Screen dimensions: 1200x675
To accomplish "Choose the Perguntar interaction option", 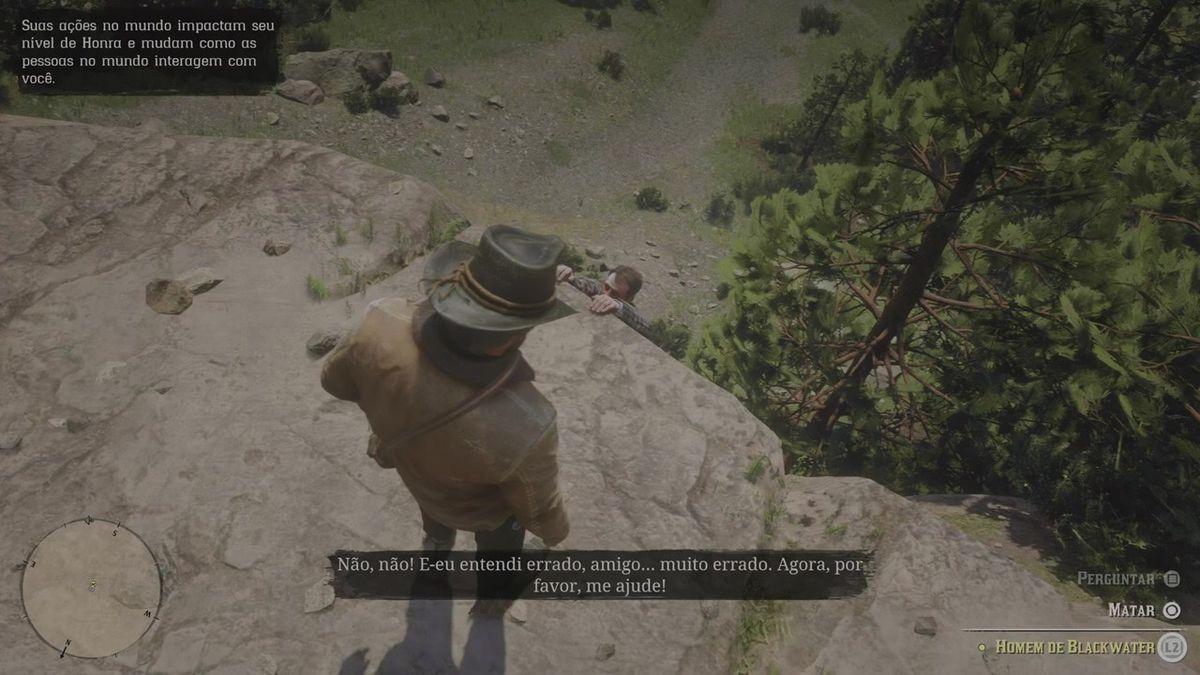I will tap(1128, 578).
